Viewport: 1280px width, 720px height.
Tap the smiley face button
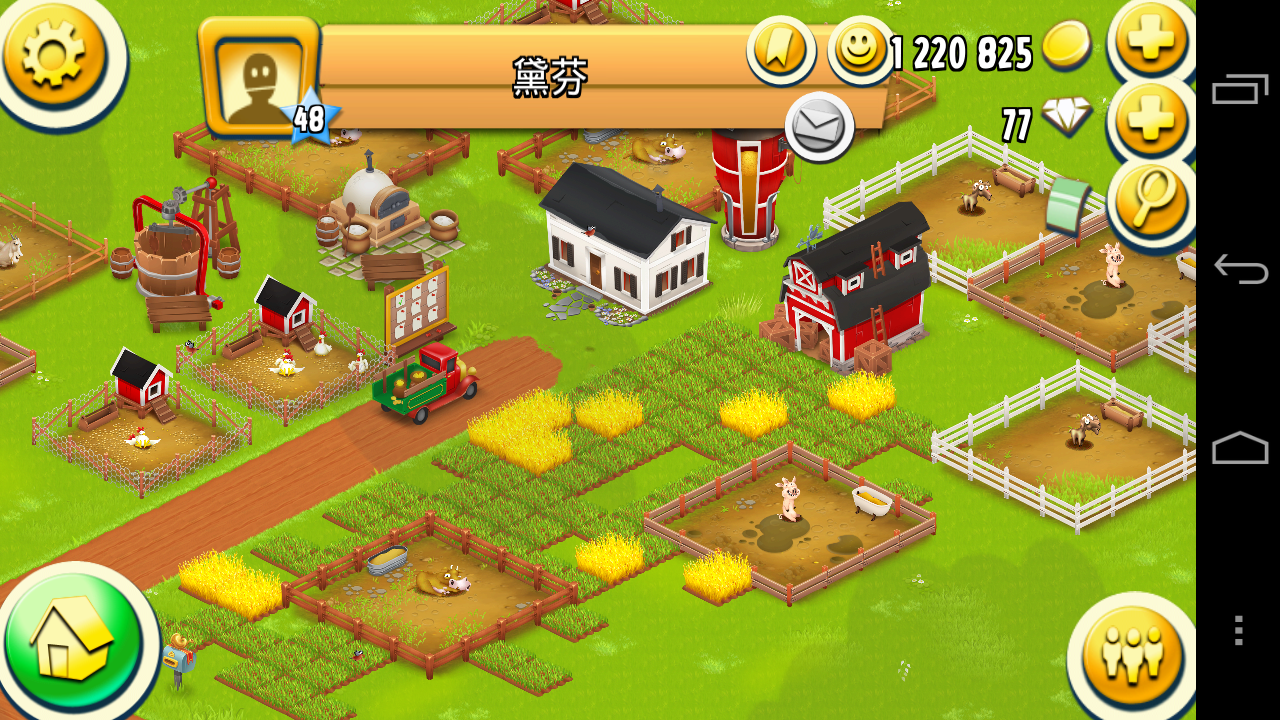click(x=860, y=48)
